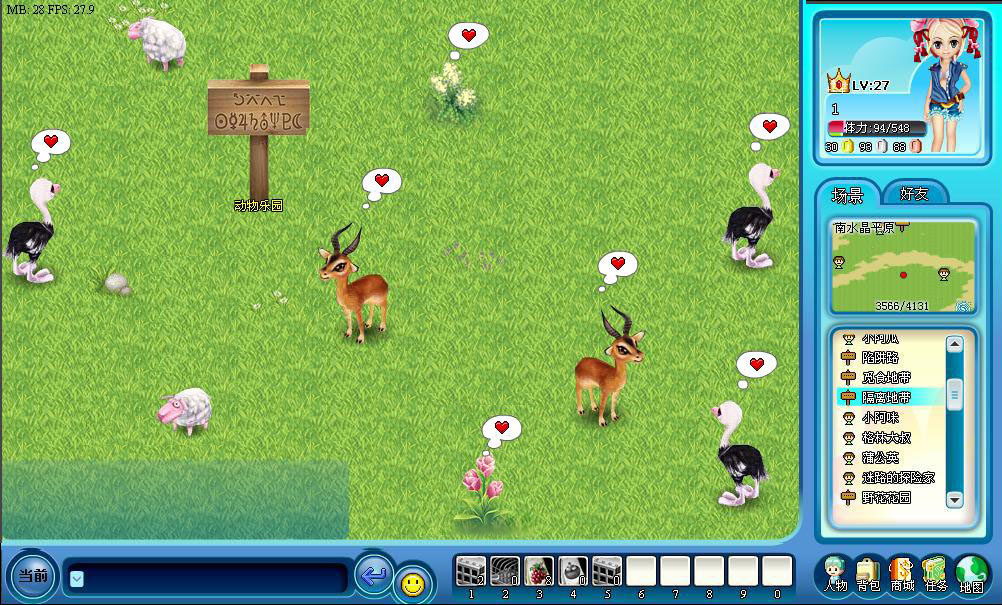The height and width of the screenshot is (605, 1002).
Task: Use the strawberry item in hotbar slot 3
Action: coord(539,572)
